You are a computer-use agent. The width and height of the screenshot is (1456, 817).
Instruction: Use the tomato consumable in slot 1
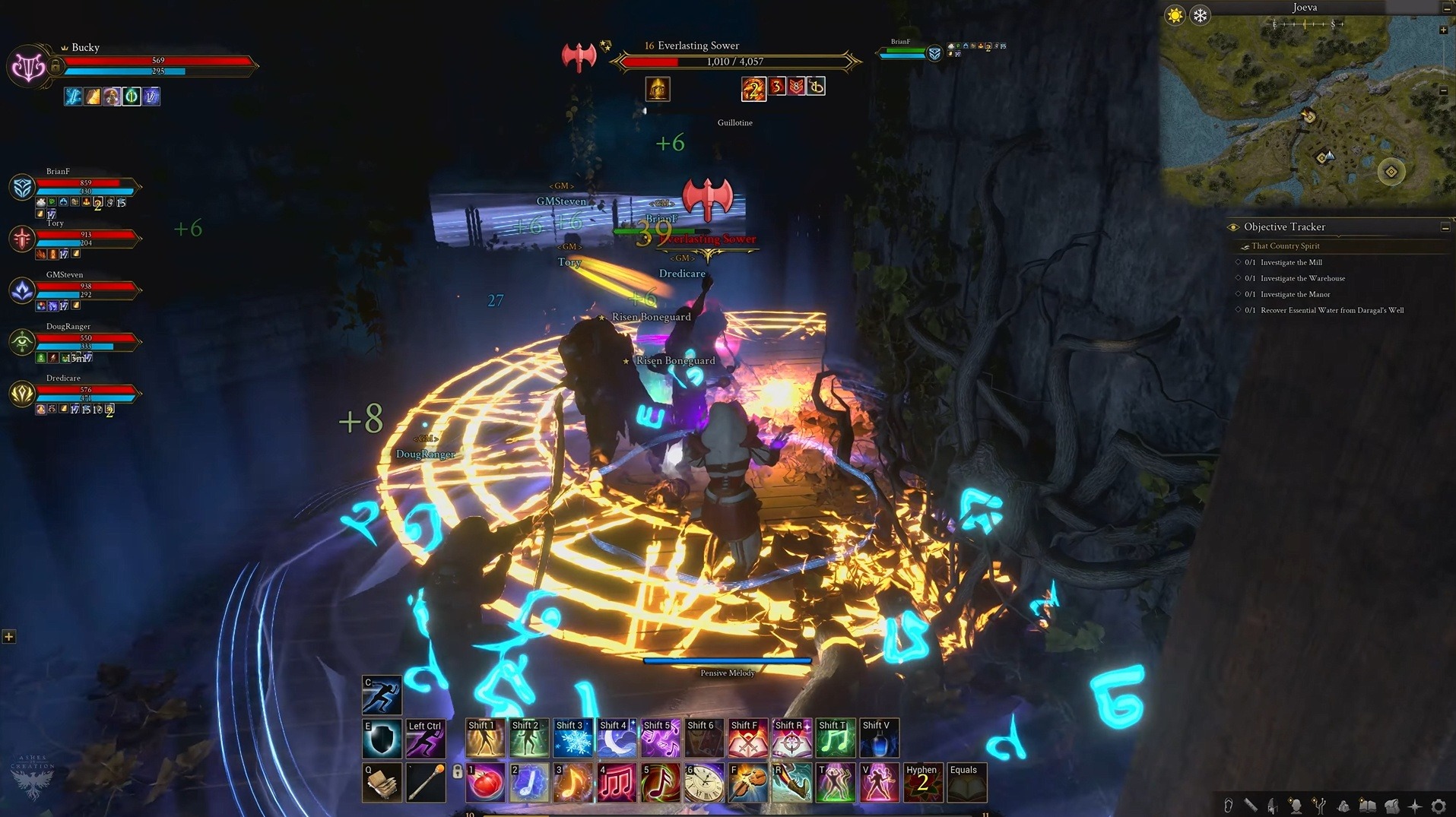coord(484,781)
